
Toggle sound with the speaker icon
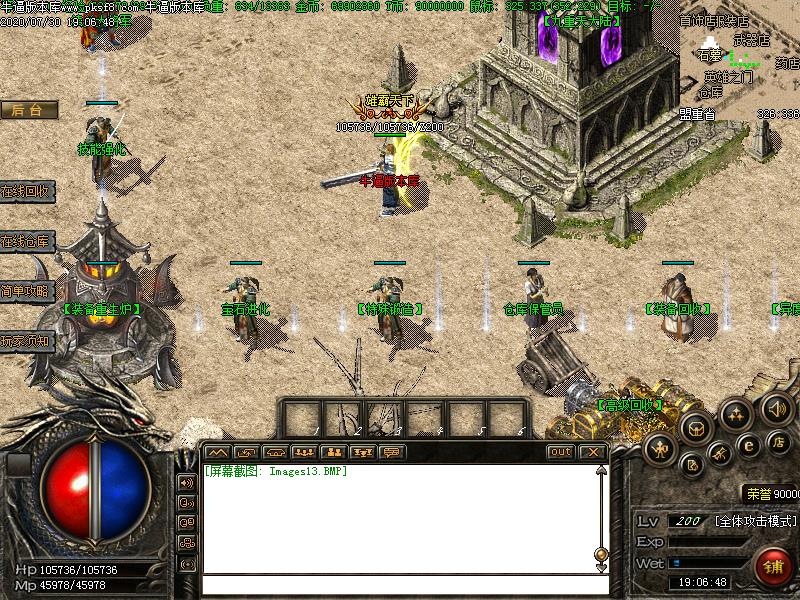coord(777,407)
